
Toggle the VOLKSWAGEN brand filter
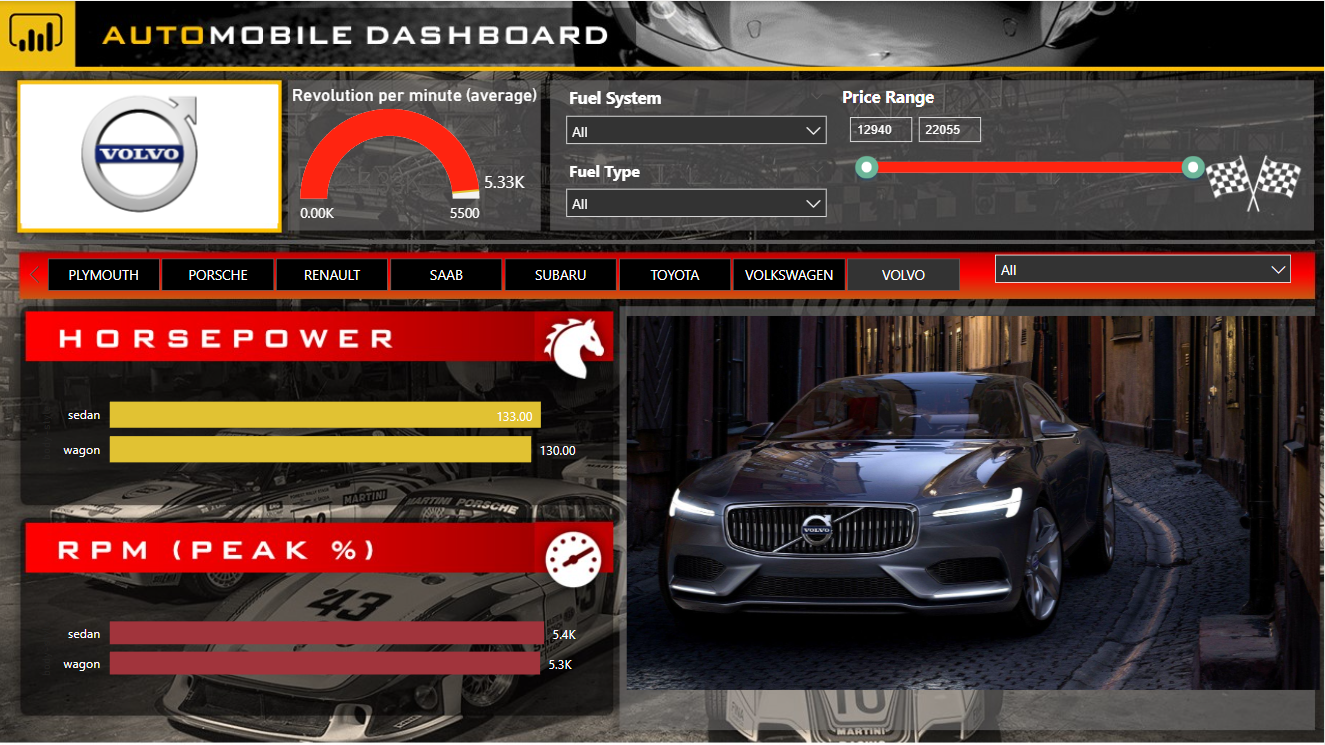(x=788, y=273)
